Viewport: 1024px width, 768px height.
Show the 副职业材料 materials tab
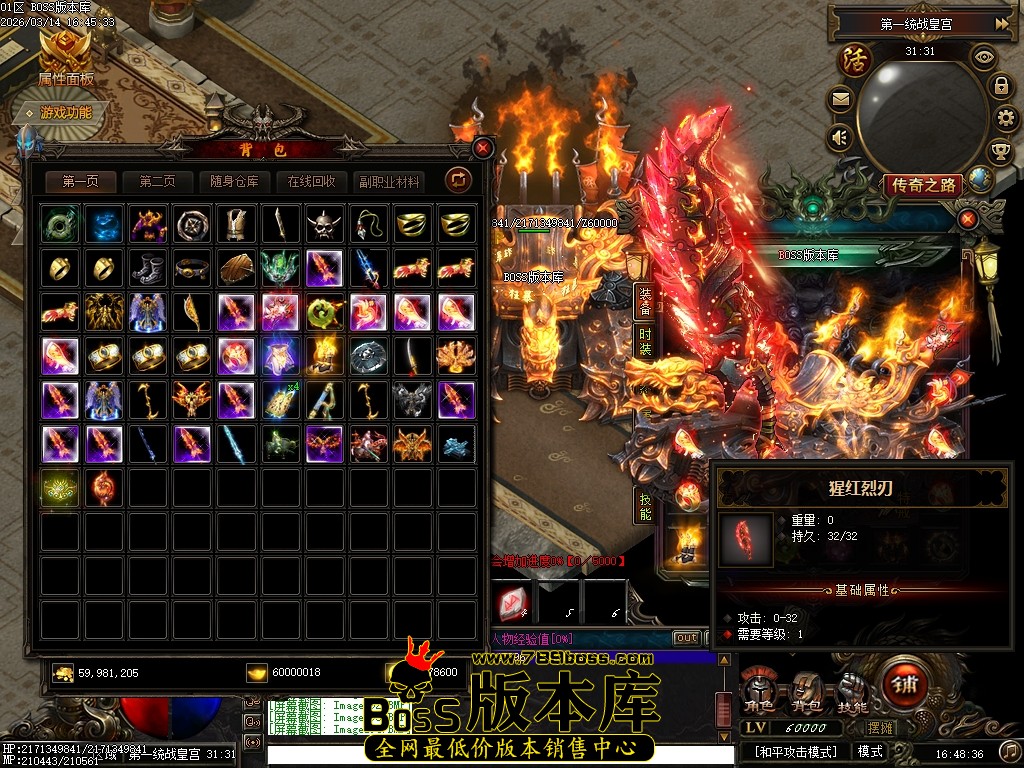click(388, 181)
